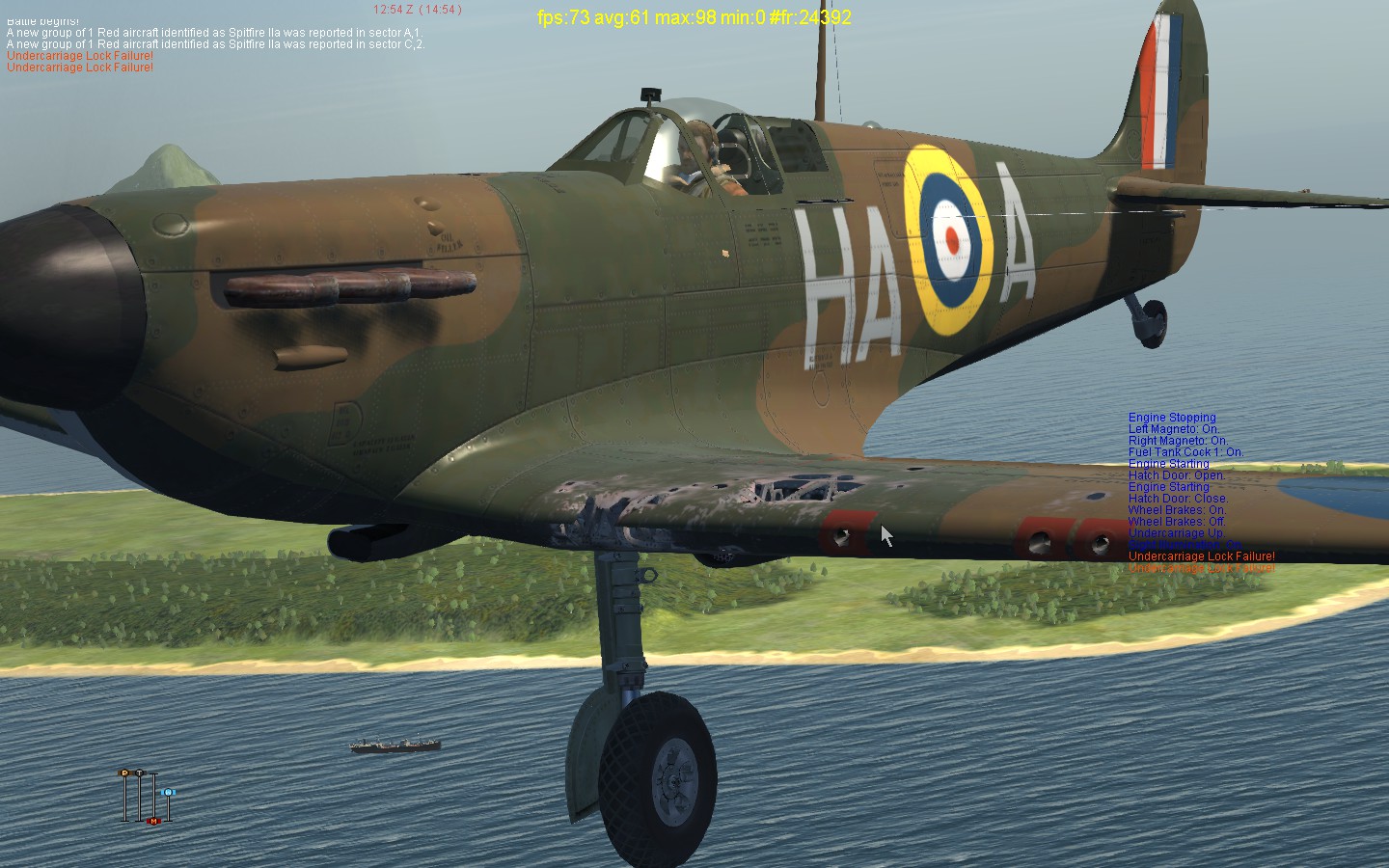The width and height of the screenshot is (1389, 868).
Task: Click the dark T throttle lever knob
Action: pos(139,773)
